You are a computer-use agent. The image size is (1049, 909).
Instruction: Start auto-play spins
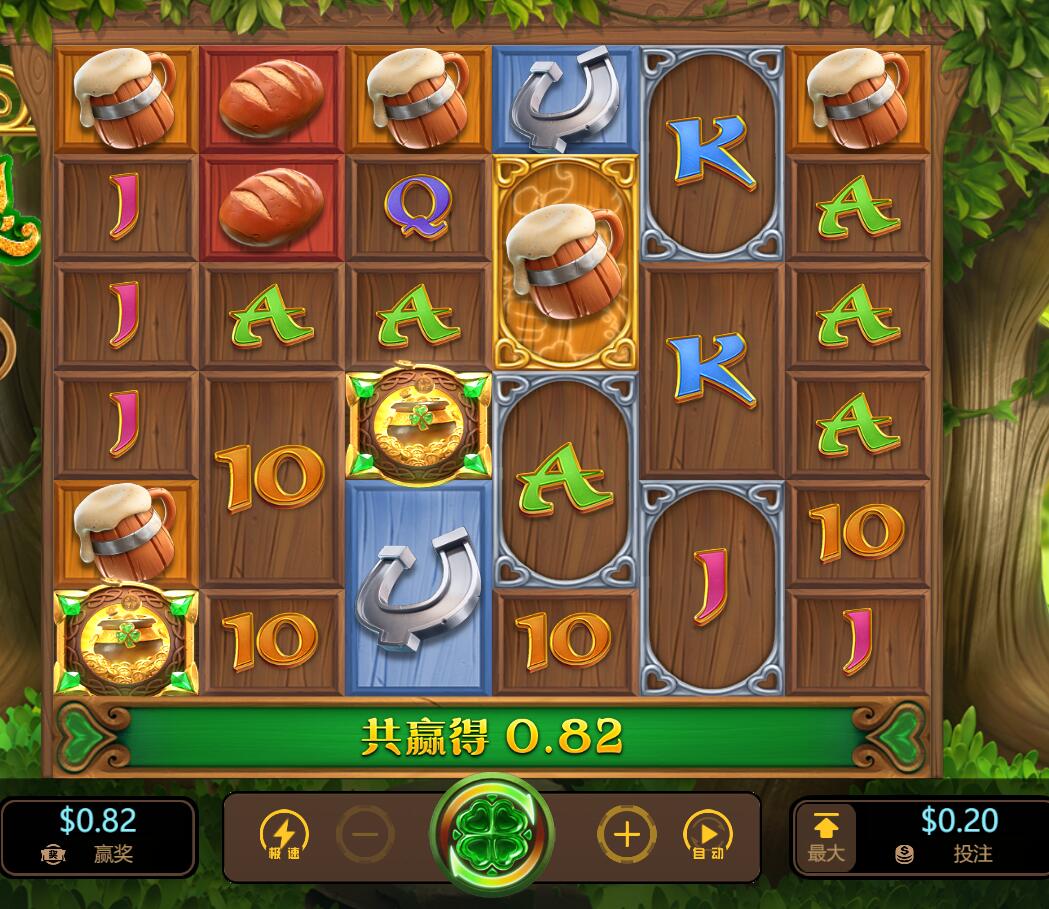click(x=707, y=835)
